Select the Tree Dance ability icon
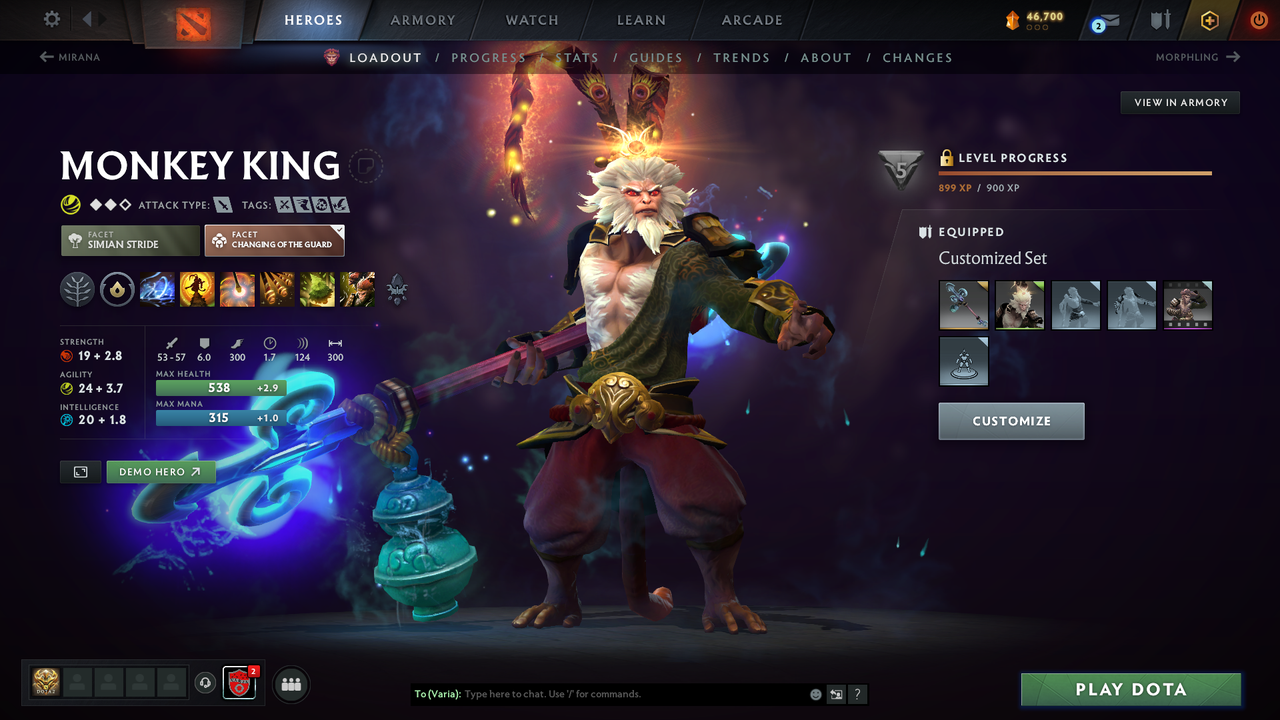Viewport: 1280px width, 720px height. [197, 289]
